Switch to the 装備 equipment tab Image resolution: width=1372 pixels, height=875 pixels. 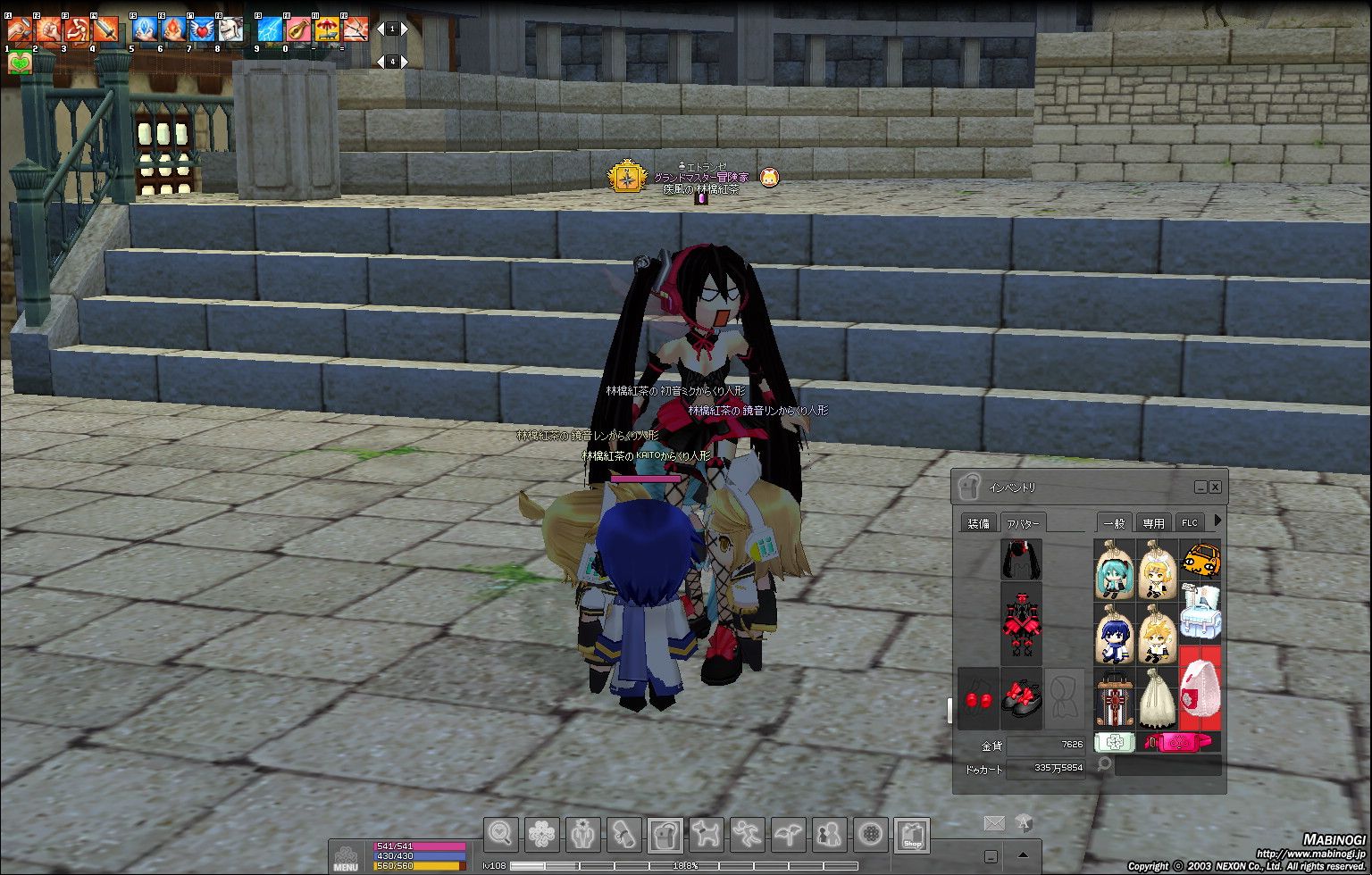point(978,523)
